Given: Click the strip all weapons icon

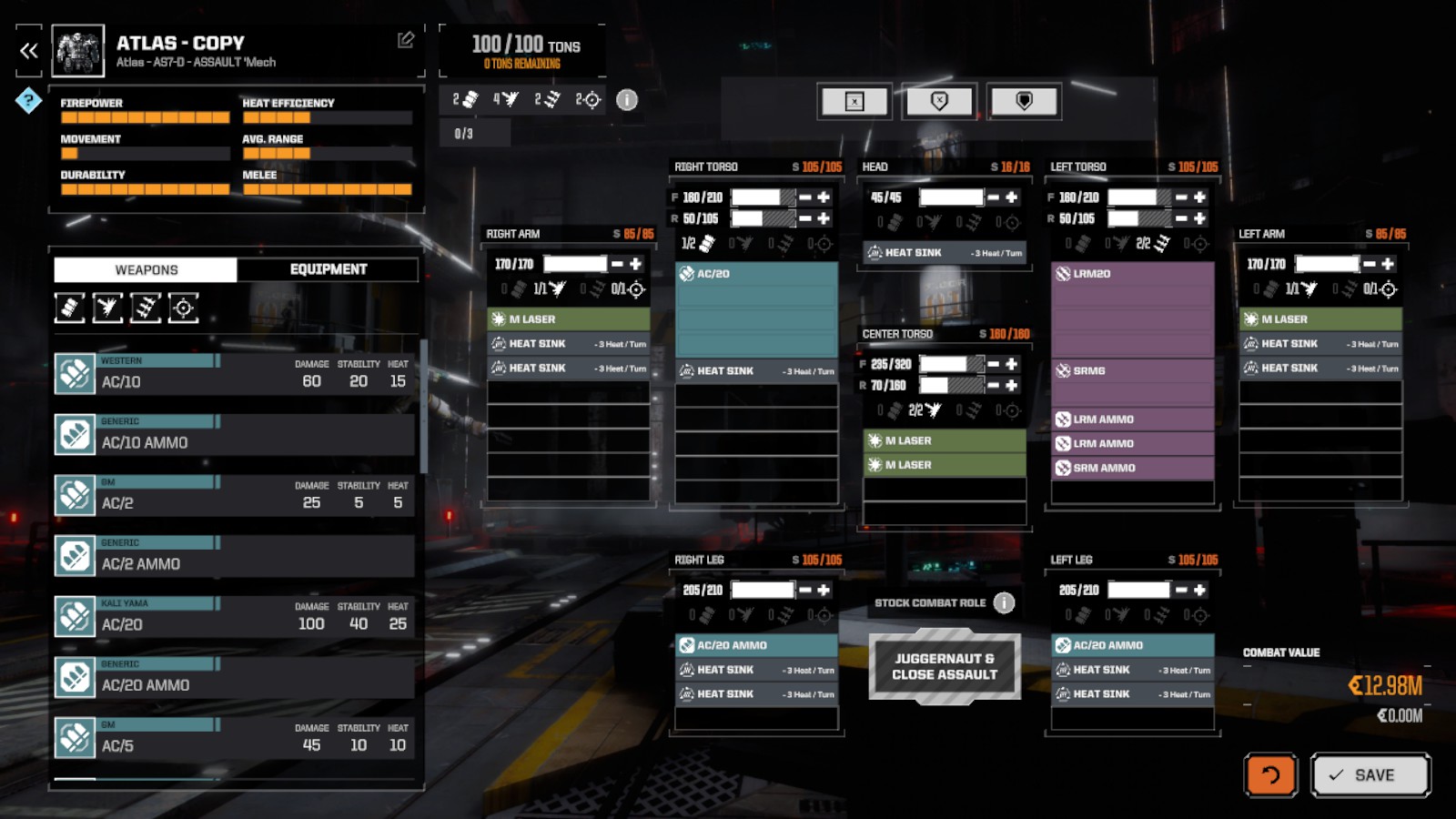Looking at the screenshot, I should pyautogui.click(x=855, y=101).
